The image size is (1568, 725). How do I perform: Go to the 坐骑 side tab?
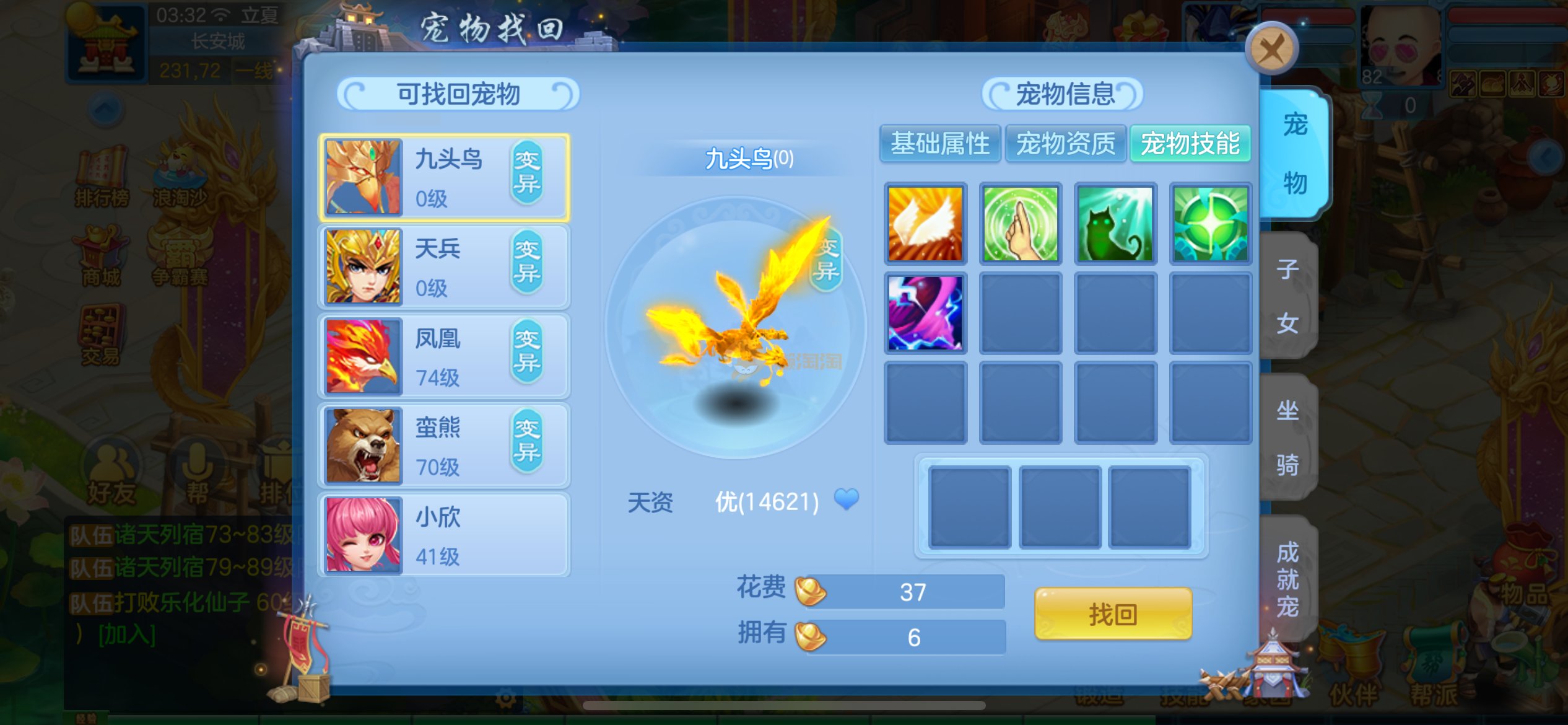coord(1287,437)
